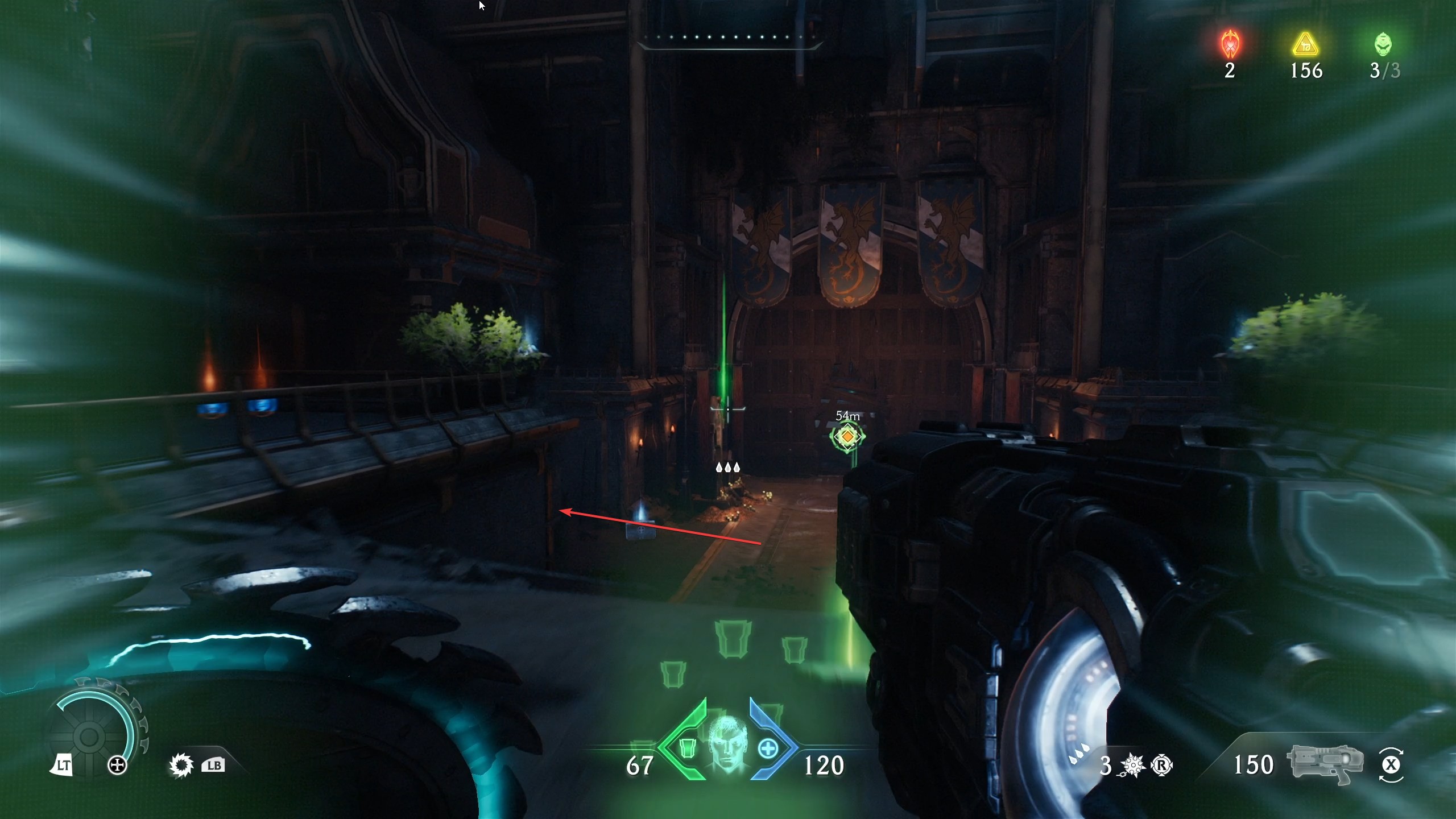1456x819 pixels.
Task: Expand the LT trigger button prompt
Action: (x=64, y=763)
